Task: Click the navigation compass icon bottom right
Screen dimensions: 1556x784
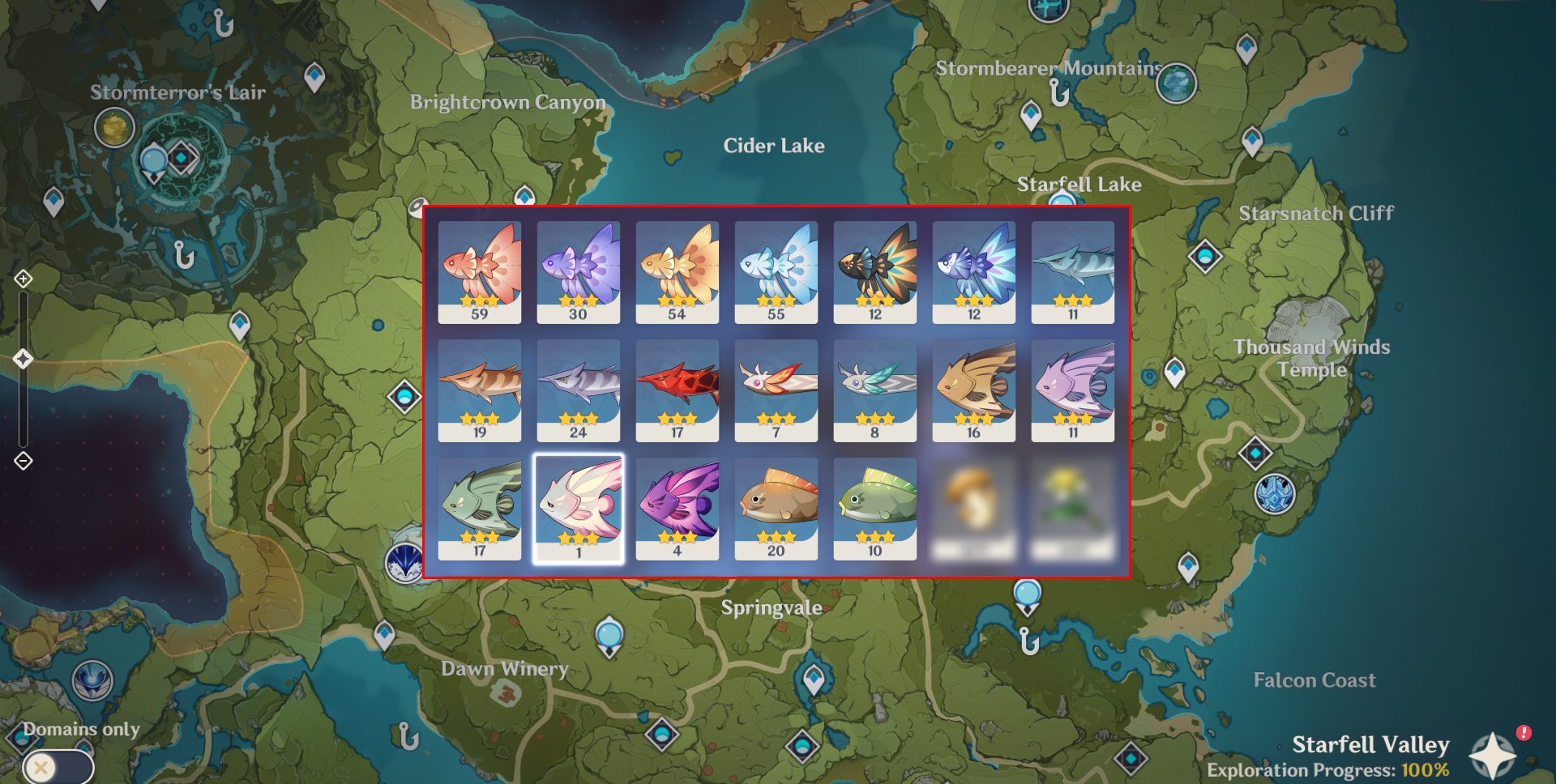Action: pyautogui.click(x=1494, y=755)
